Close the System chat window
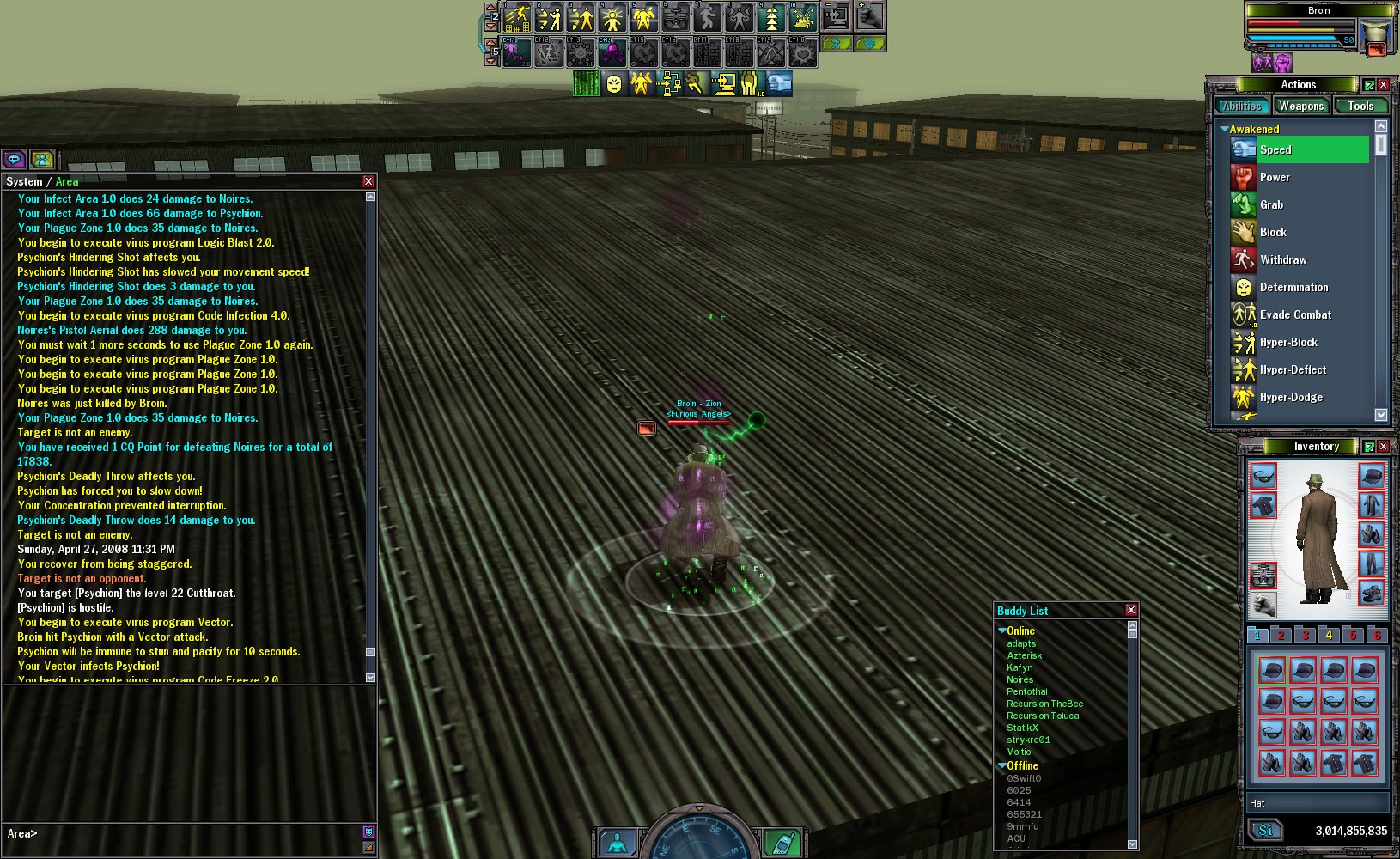This screenshot has height=859, width=1400. (368, 181)
